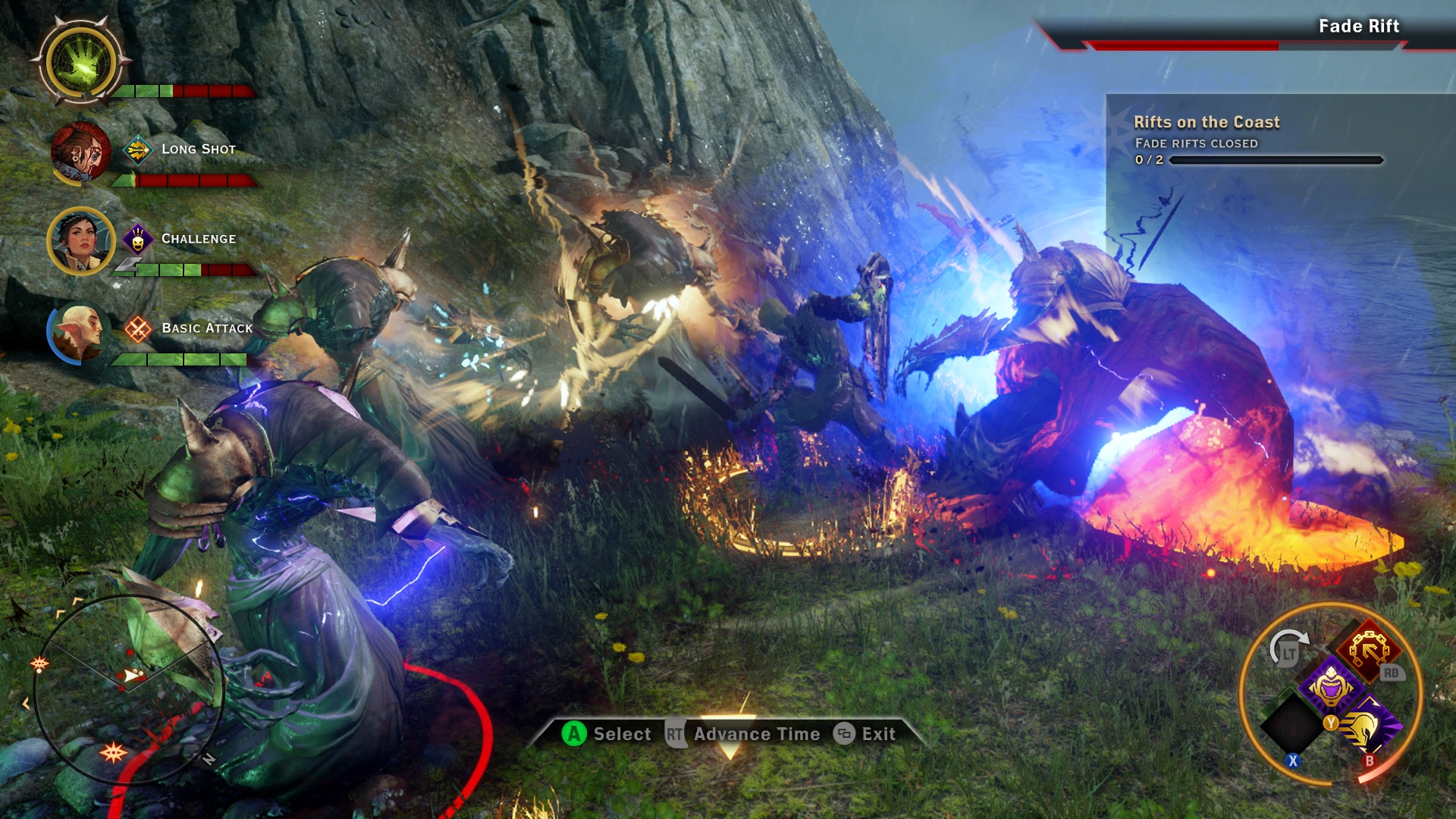Select the Basic Attack action icon
Screen dimensions: 1456x819
138,329
